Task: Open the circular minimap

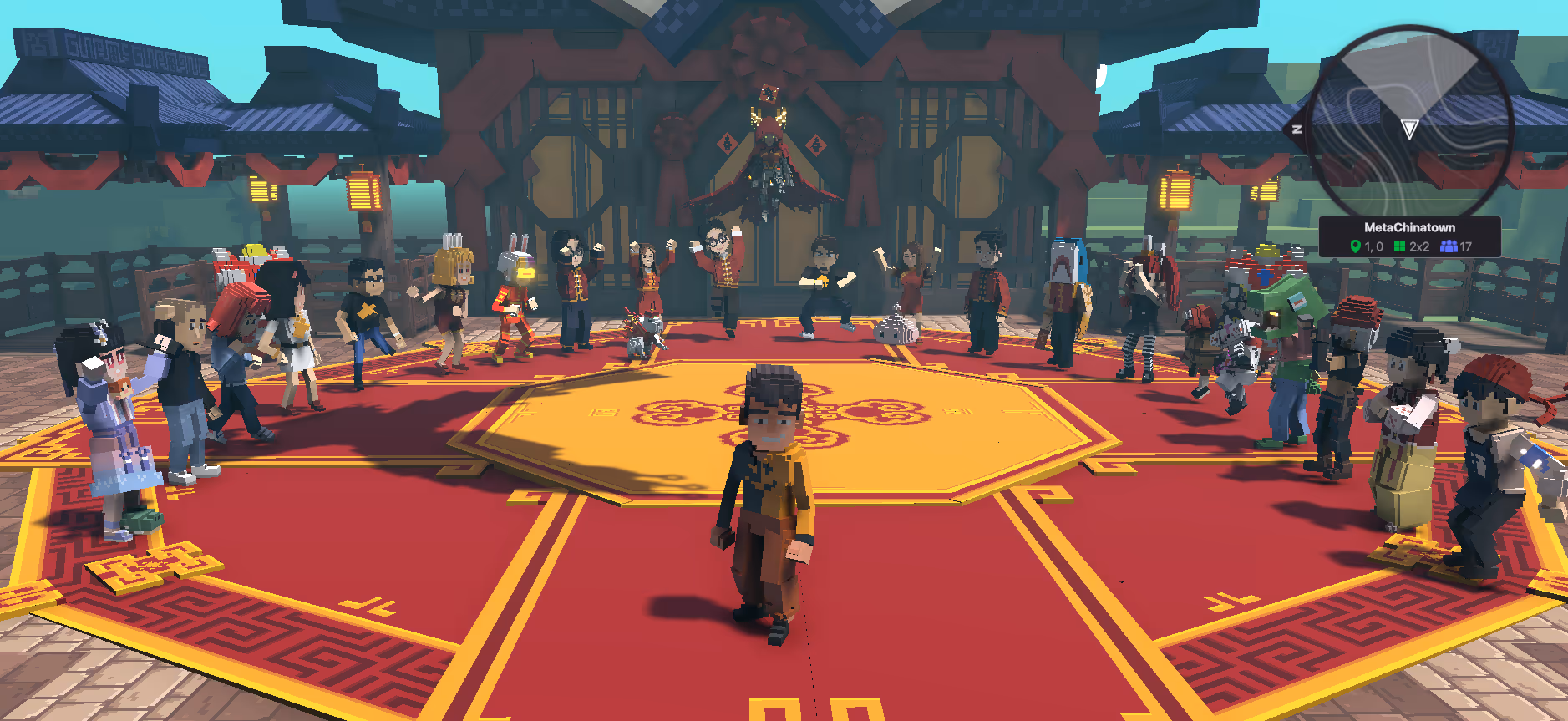Action: pos(1409,124)
